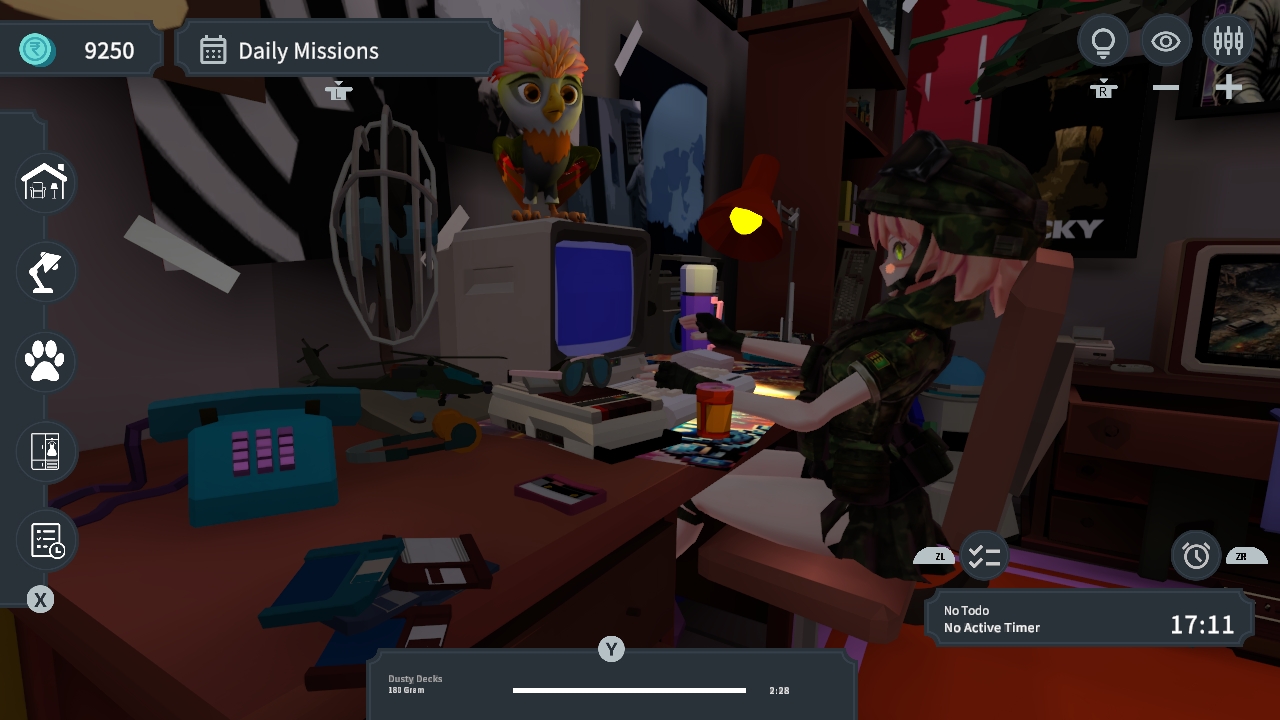
Task: Open the pet menu via paw icon
Action: 44,362
